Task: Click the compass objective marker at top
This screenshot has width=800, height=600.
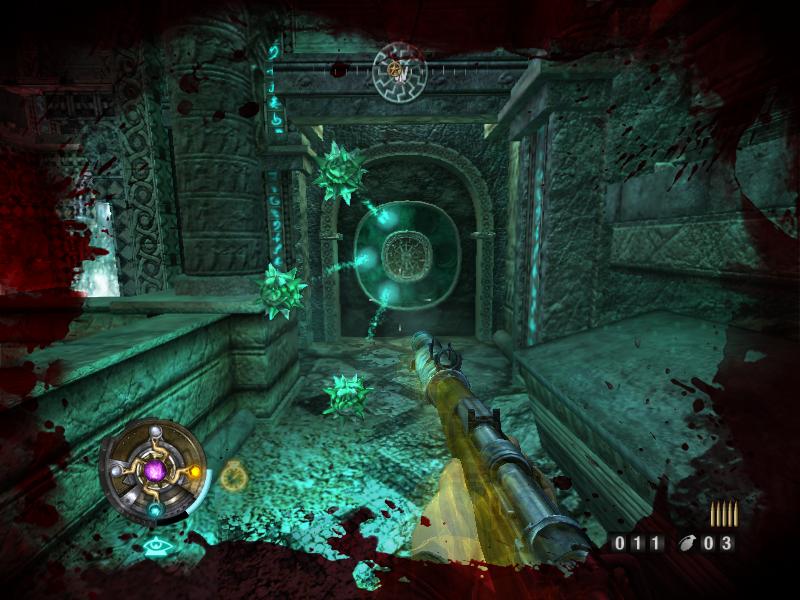Action: (398, 69)
